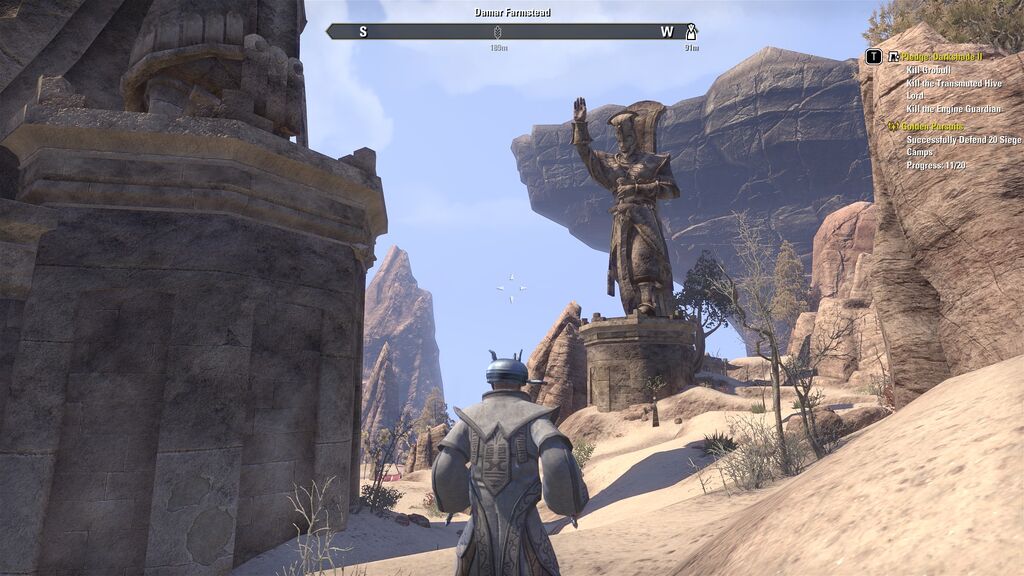Click the dungeon icon beside the Pledge quest
This screenshot has height=576, width=1024.
893,57
